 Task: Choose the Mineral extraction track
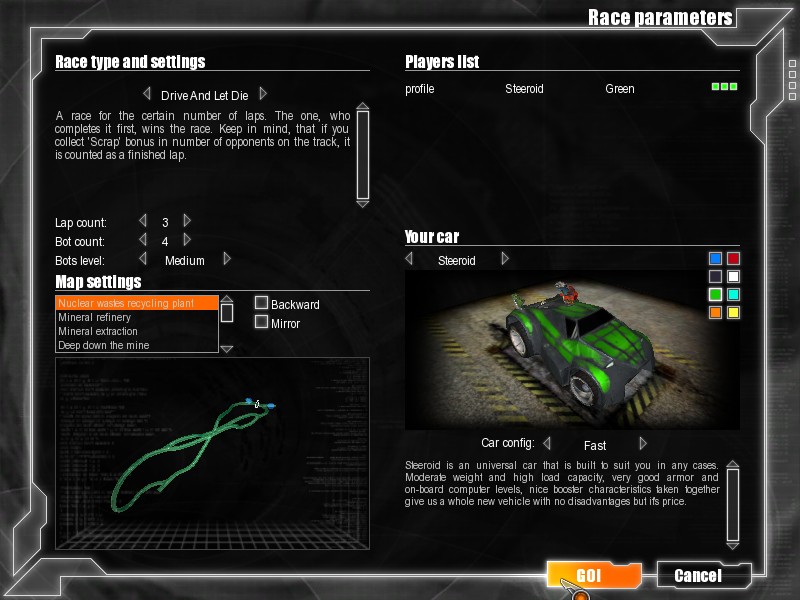click(137, 331)
